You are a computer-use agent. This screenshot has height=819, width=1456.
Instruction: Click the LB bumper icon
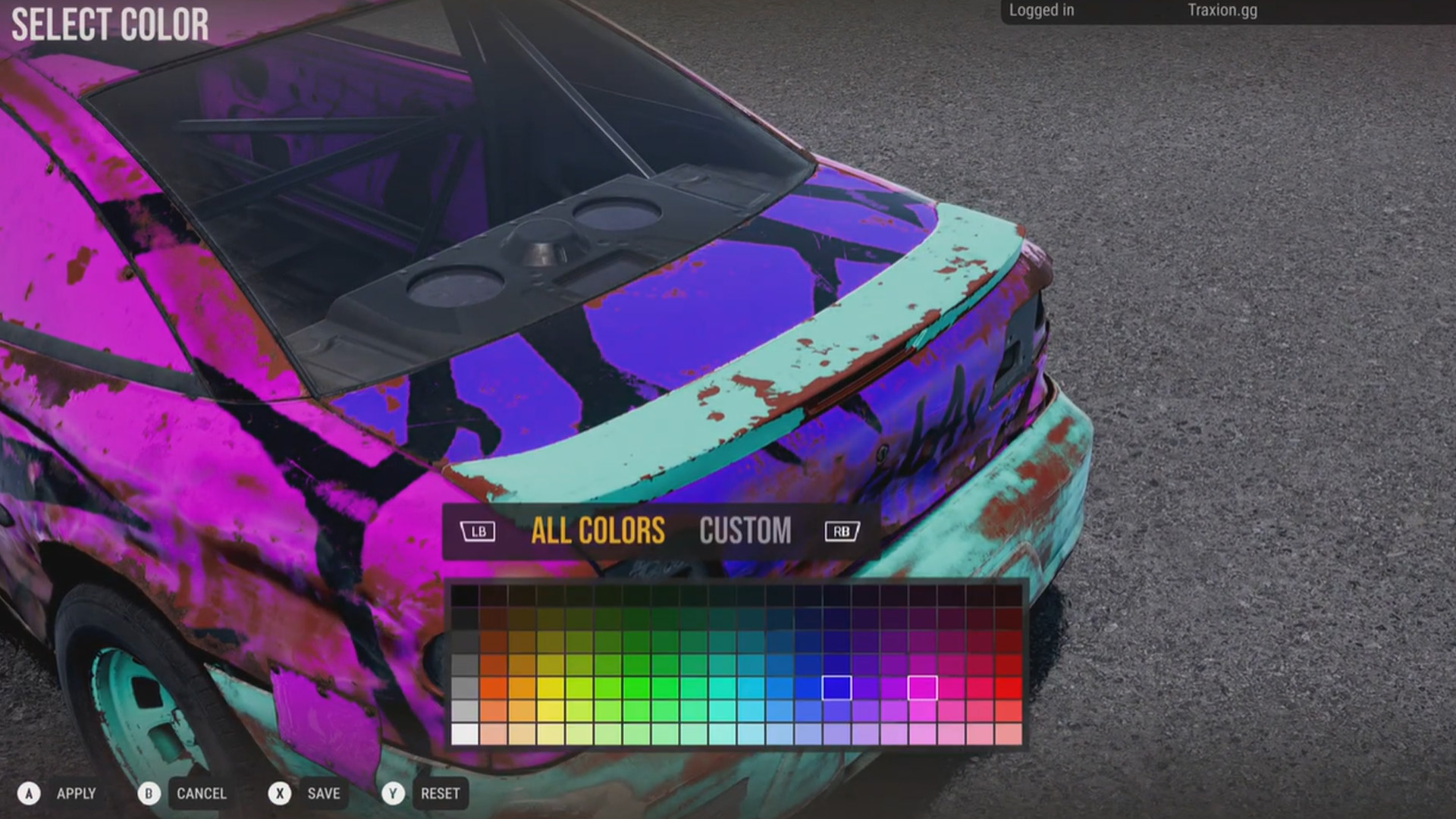[x=477, y=531]
